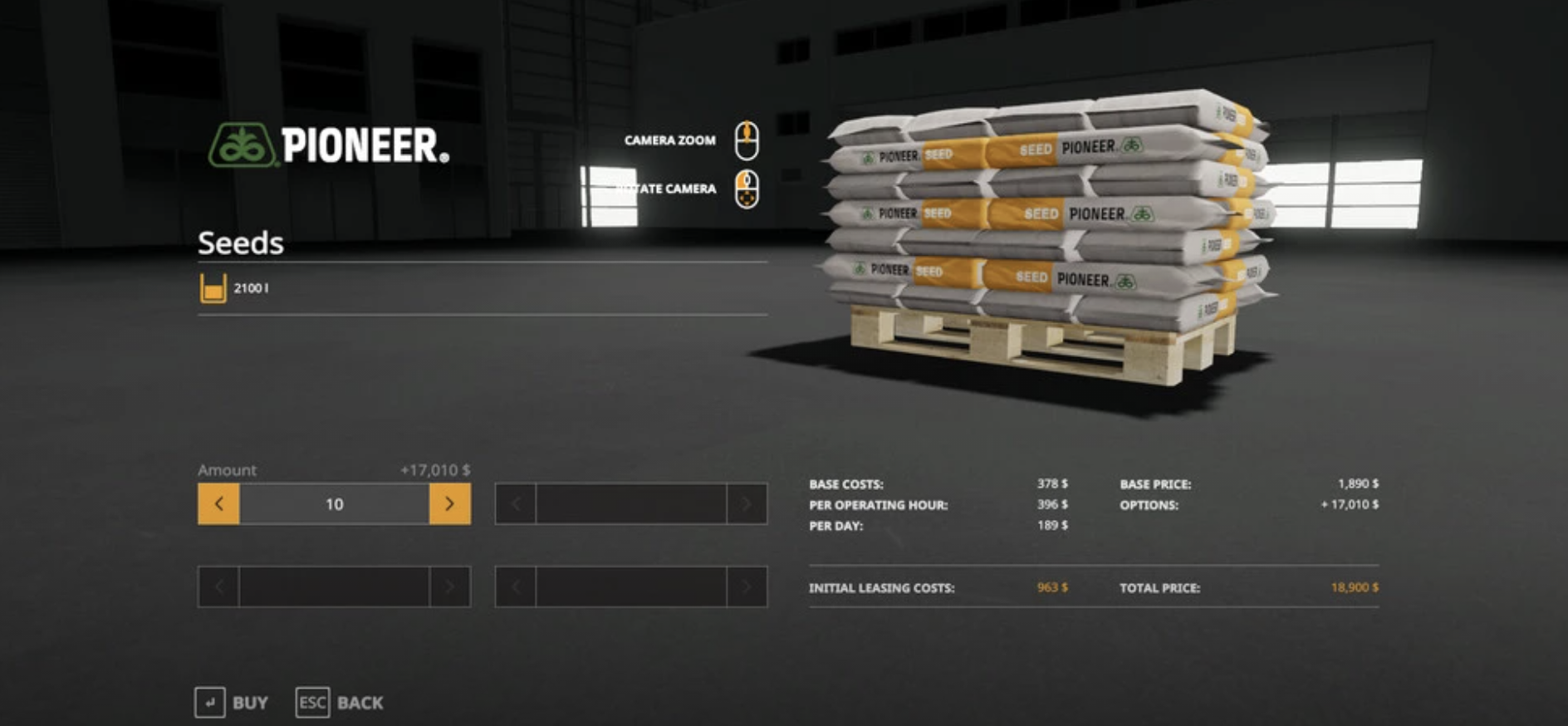This screenshot has height=726, width=1568.
Task: Increase the seed Amount with right arrow
Action: pyautogui.click(x=449, y=504)
